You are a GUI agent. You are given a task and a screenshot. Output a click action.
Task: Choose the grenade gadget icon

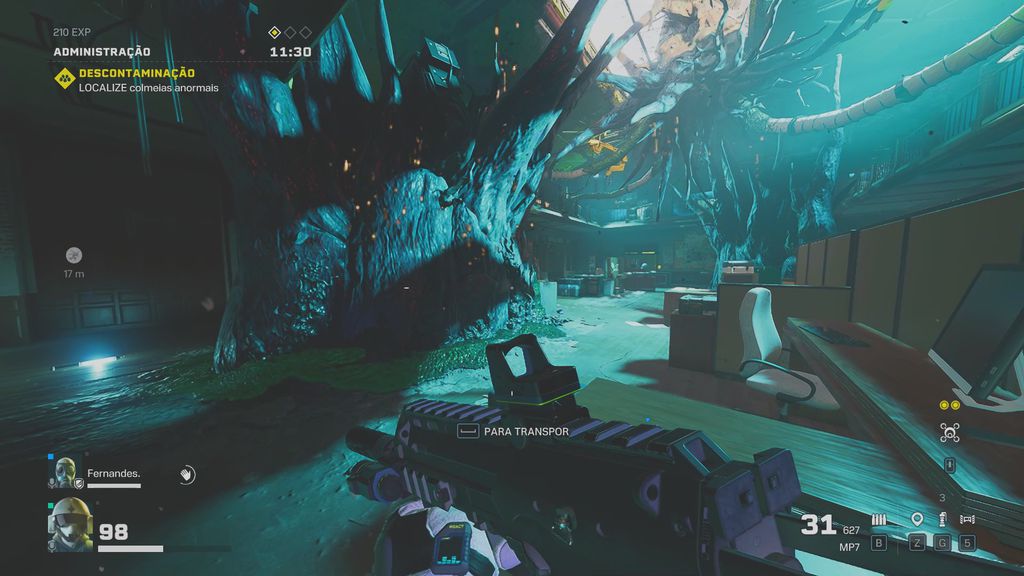(x=941, y=520)
